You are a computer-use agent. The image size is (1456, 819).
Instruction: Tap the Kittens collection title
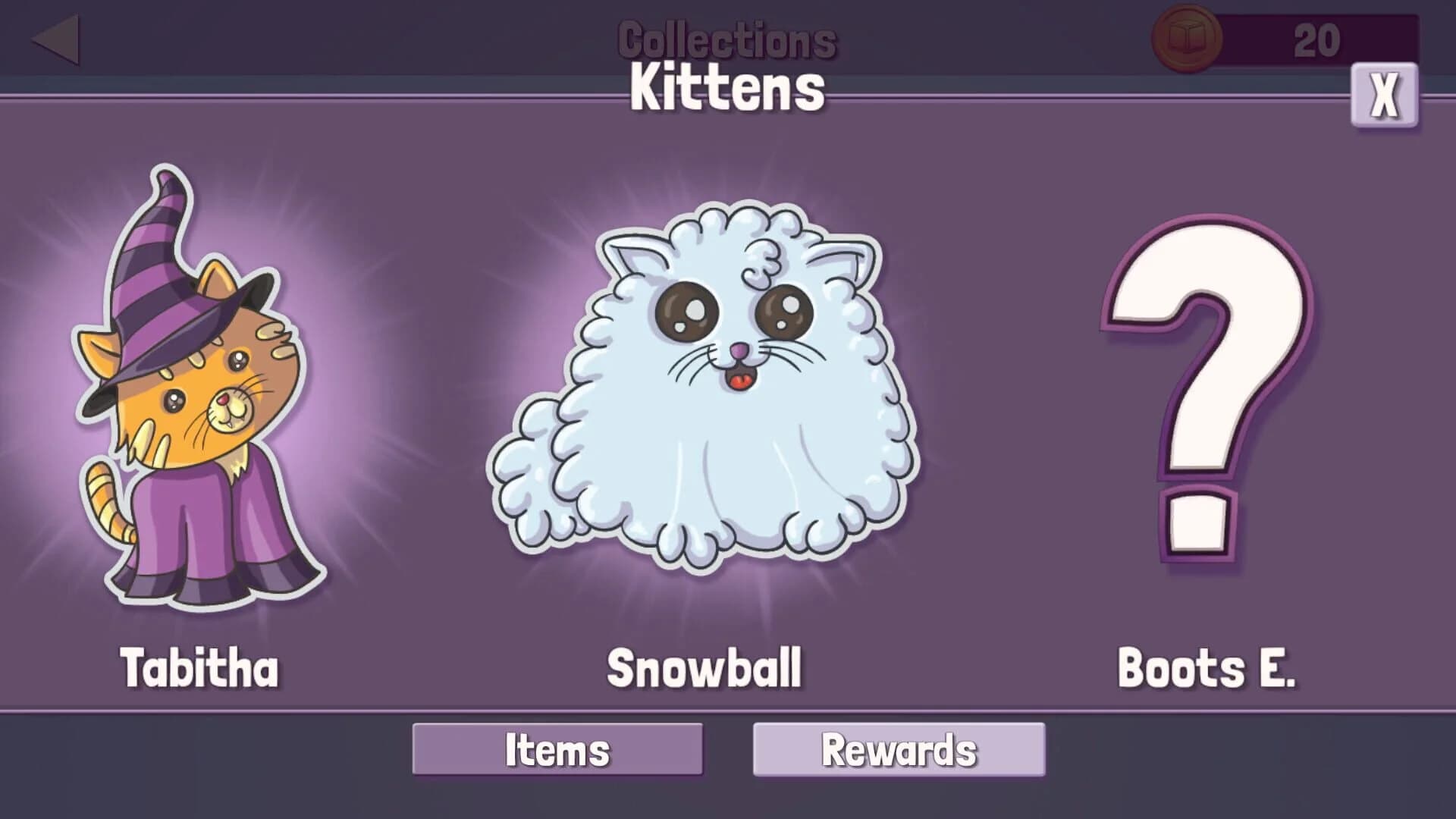point(726,87)
